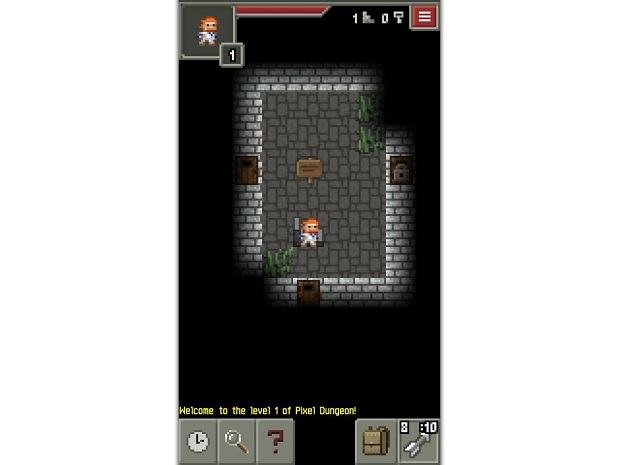Select the red question mark examine button
Viewport: 620px width, 465px height.
coord(274,441)
